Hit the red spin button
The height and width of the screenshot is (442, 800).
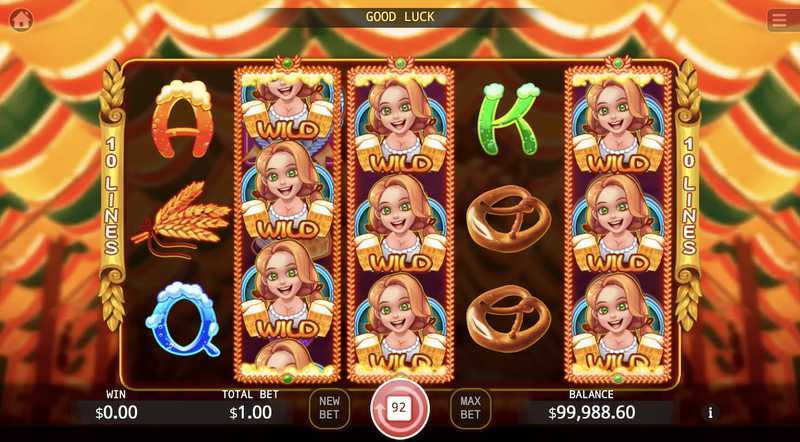(x=399, y=408)
